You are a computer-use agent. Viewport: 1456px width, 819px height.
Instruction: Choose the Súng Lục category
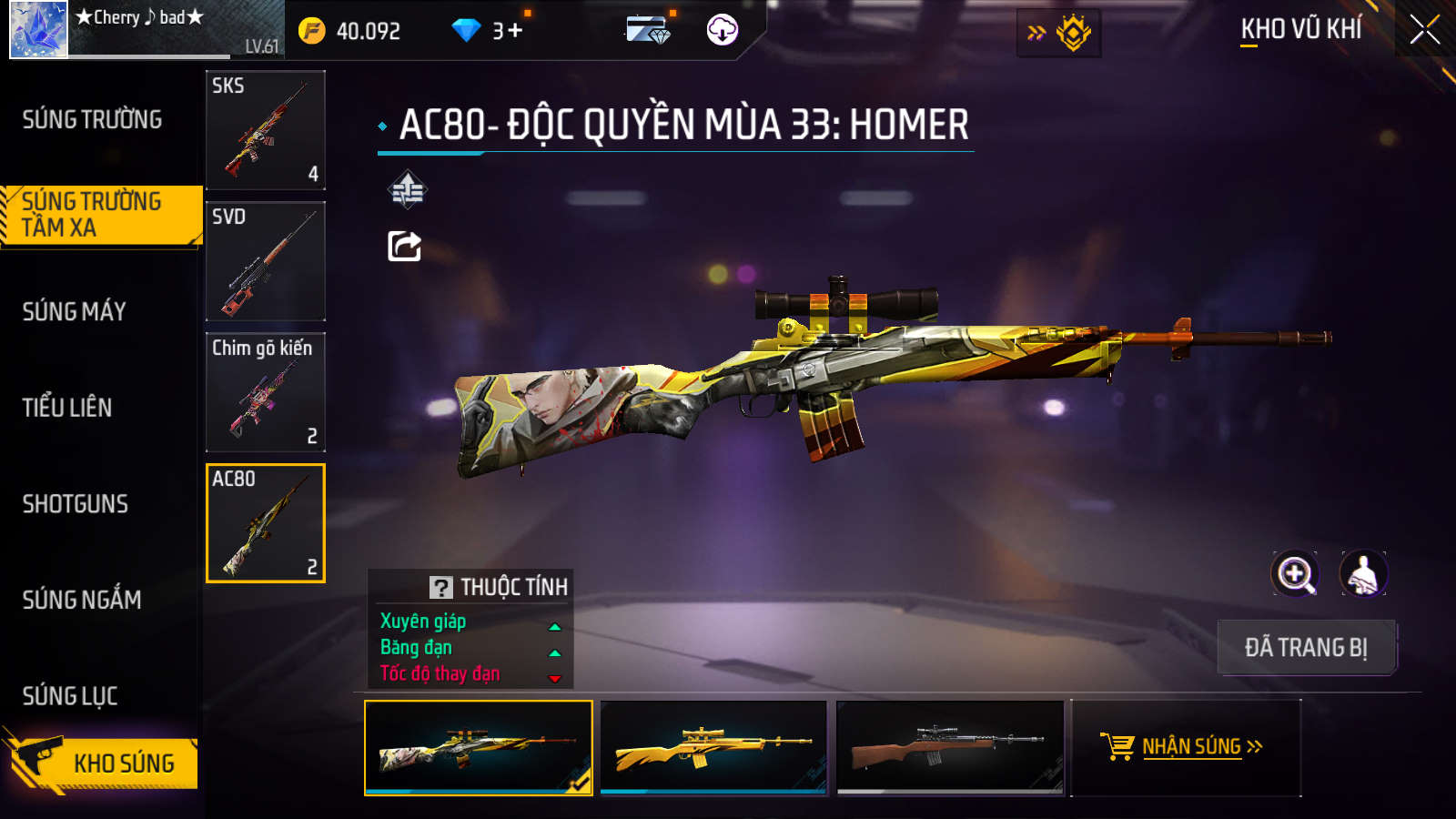pyautogui.click(x=70, y=696)
